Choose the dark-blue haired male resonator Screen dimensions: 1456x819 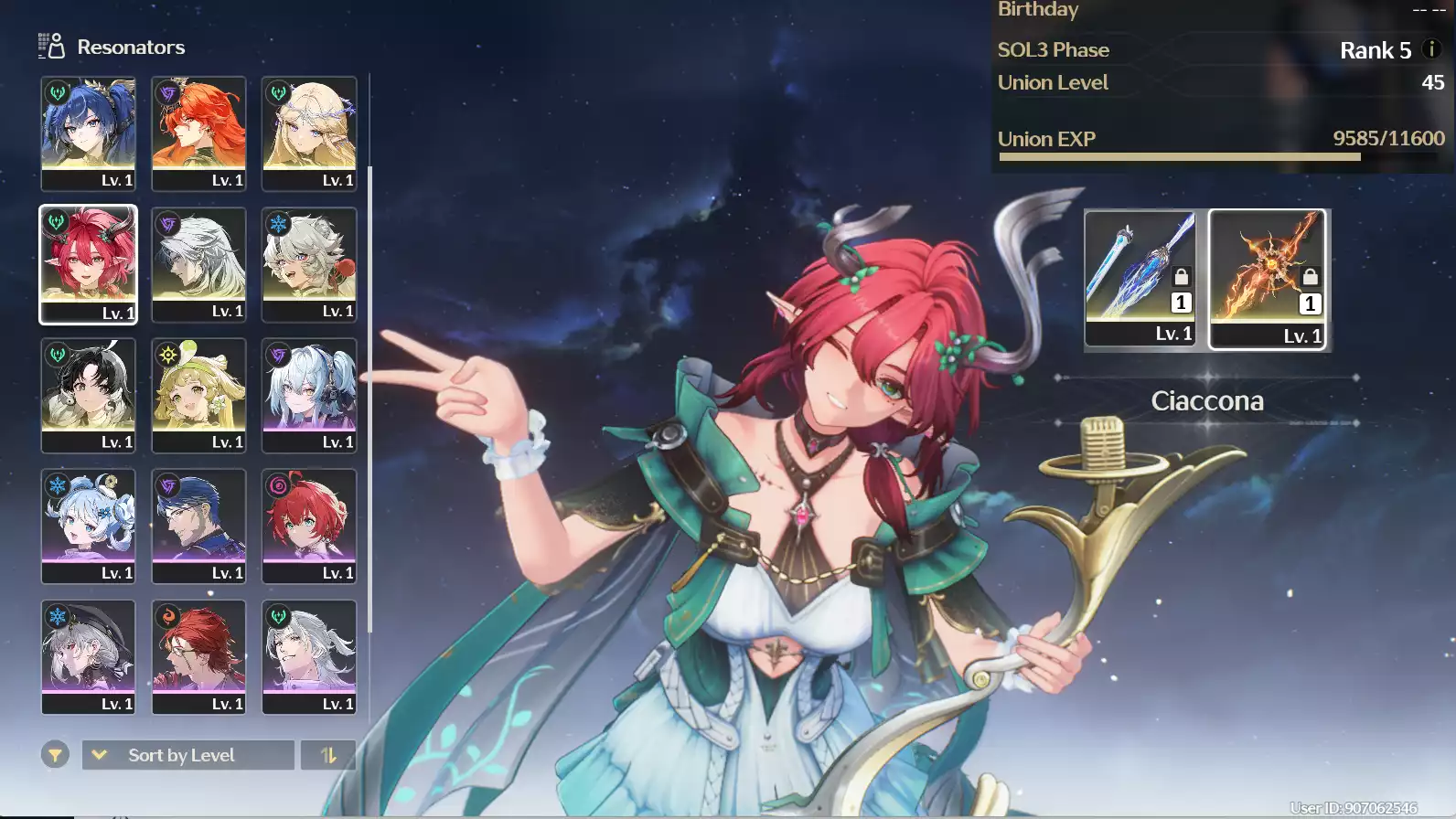coord(198,526)
